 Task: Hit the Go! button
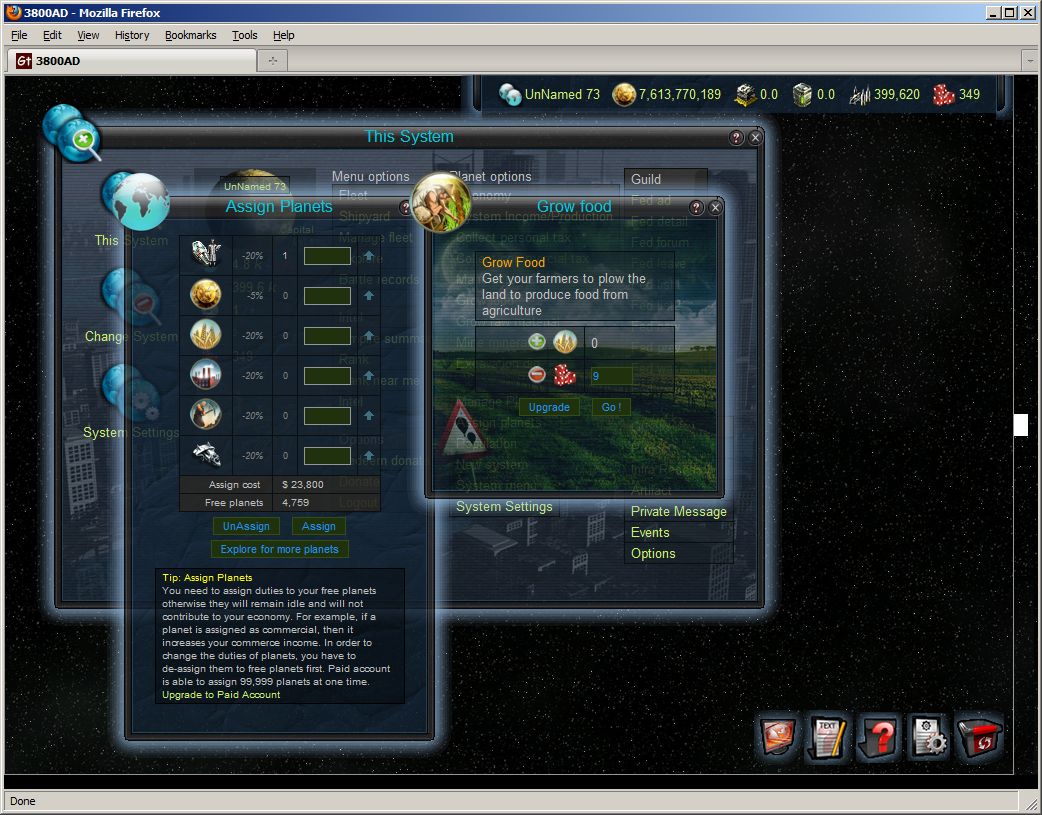pyautogui.click(x=611, y=407)
